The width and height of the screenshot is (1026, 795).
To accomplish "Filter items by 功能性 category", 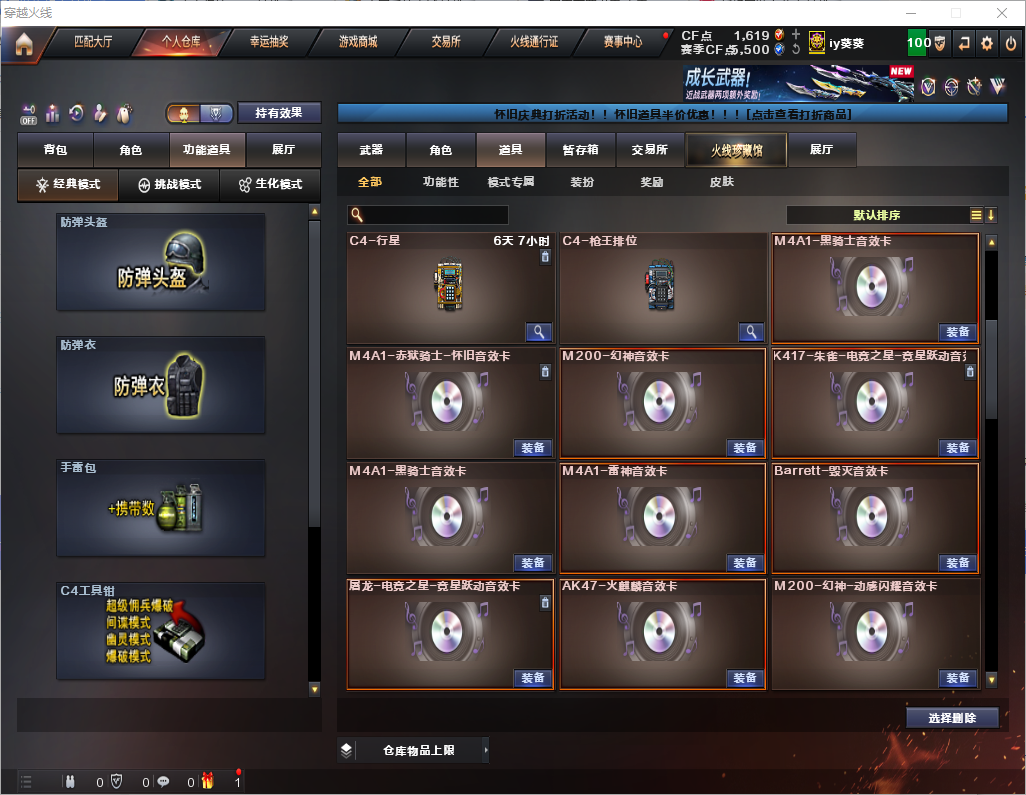I will pos(440,182).
